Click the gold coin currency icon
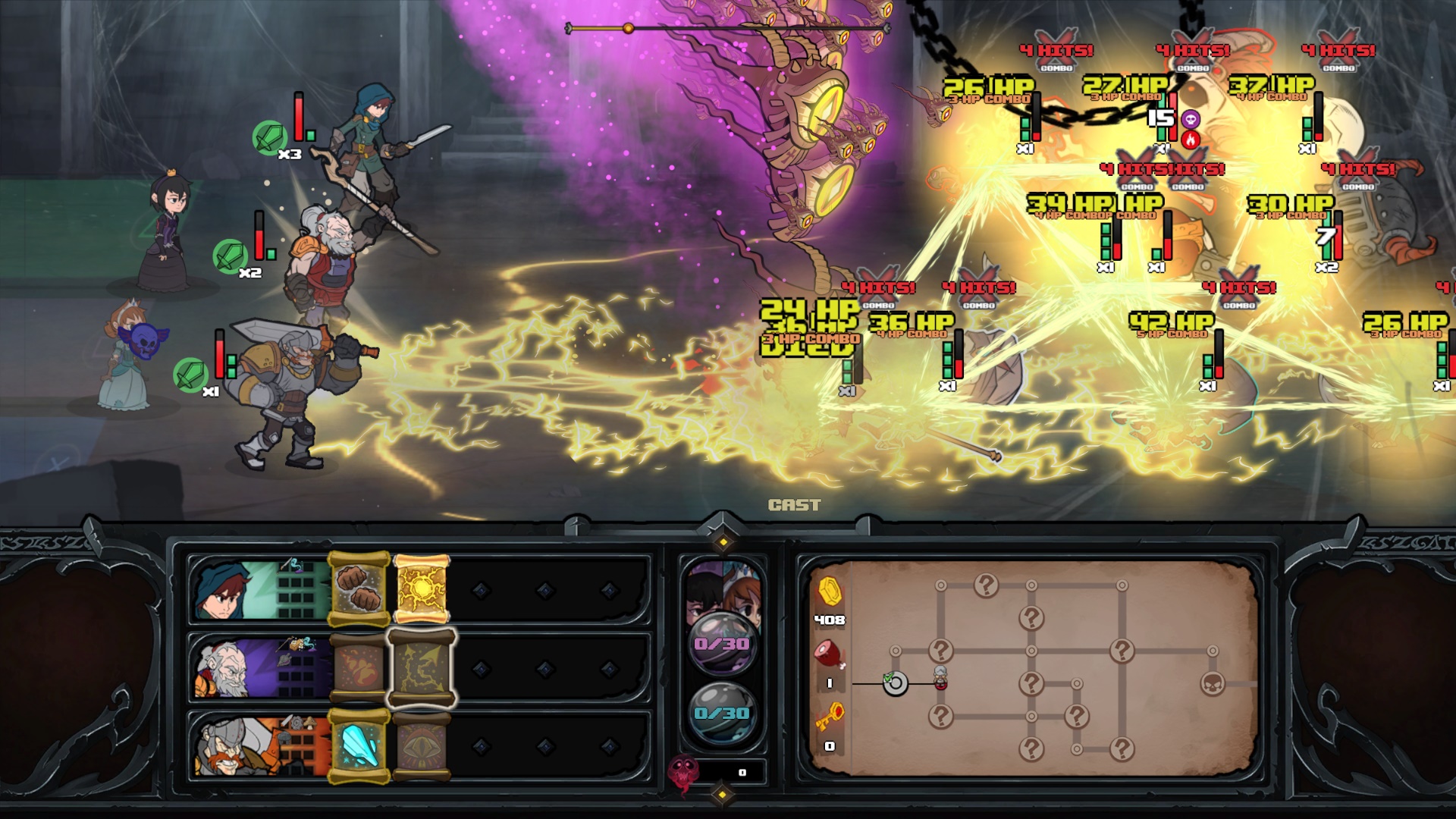The width and height of the screenshot is (1456, 819). (829, 591)
